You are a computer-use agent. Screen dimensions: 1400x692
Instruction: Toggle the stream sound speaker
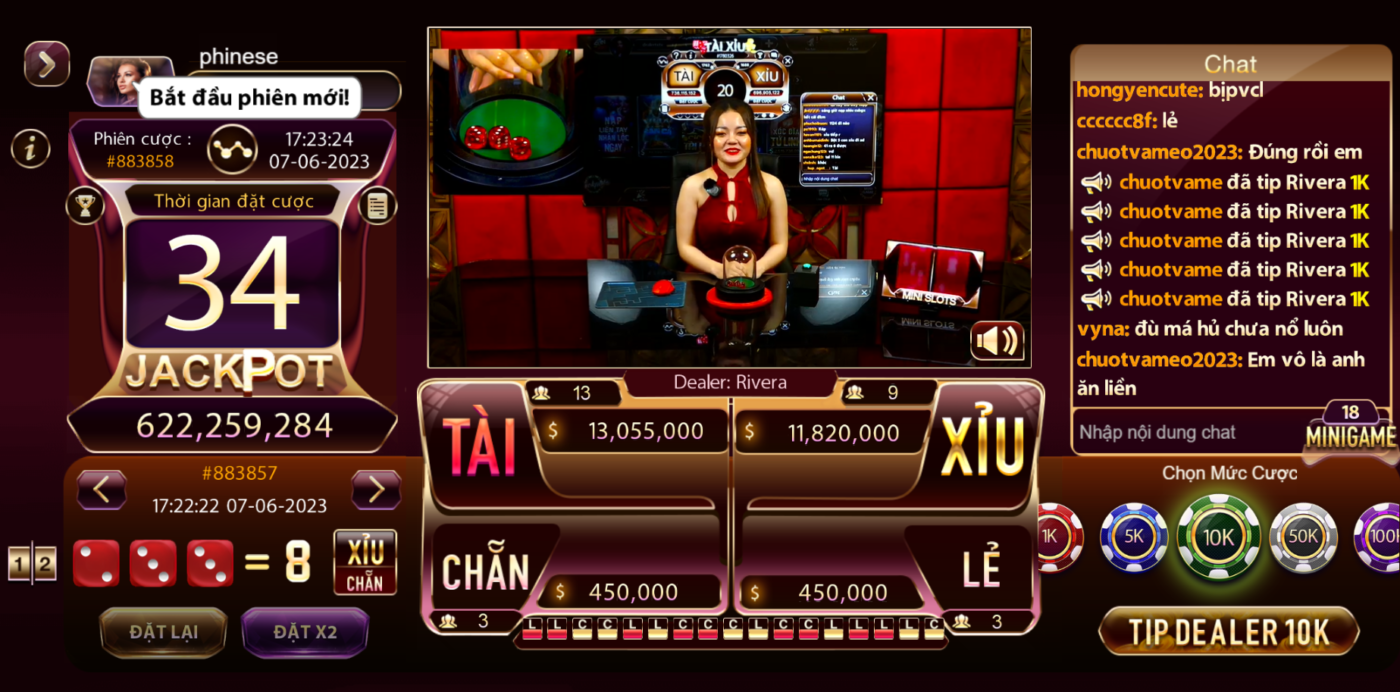[x=996, y=341]
